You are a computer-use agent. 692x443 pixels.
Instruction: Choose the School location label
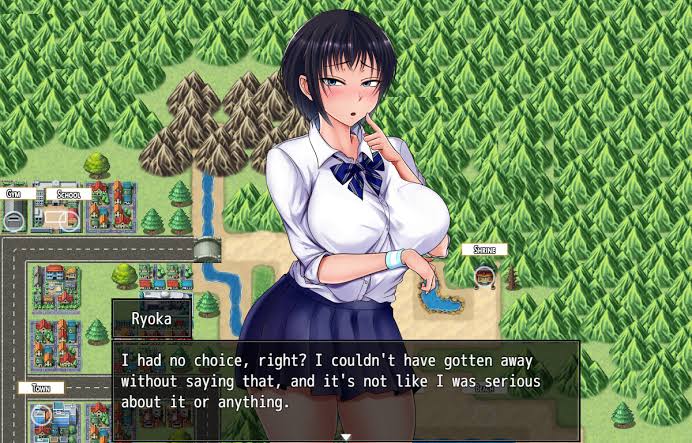pyautogui.click(x=68, y=194)
